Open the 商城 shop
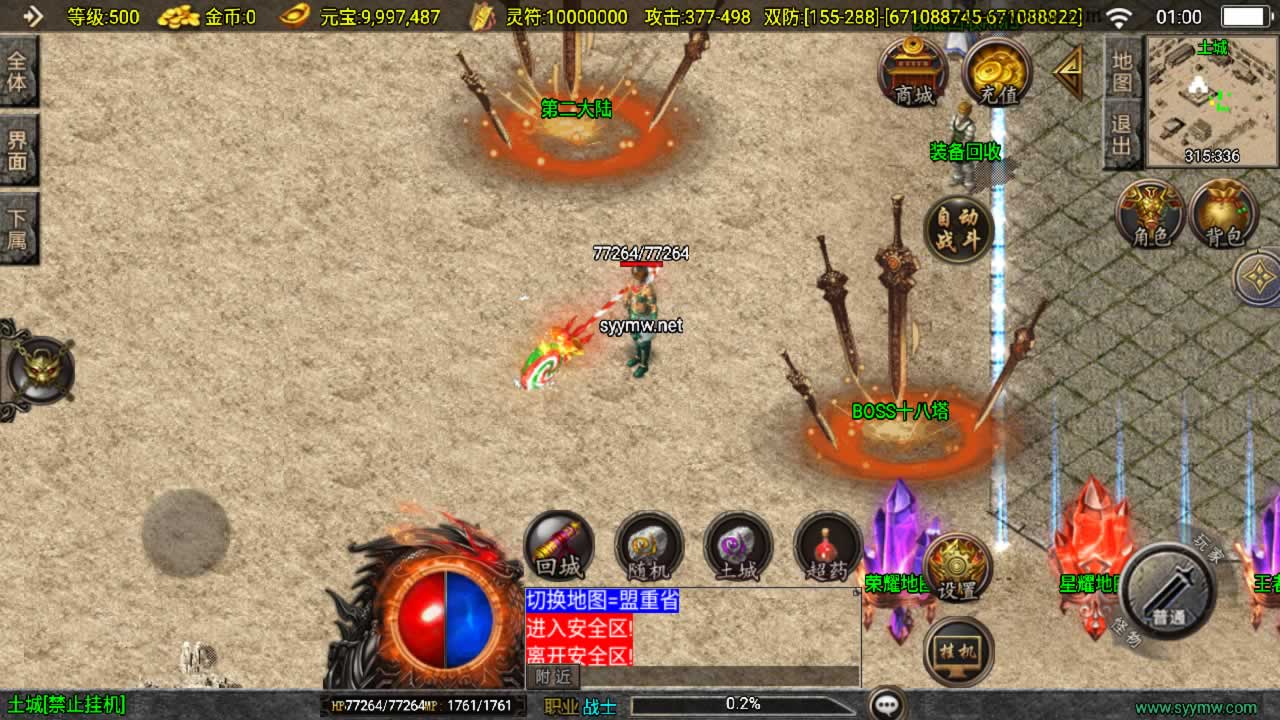Image resolution: width=1280 pixels, height=720 pixels. pos(912,71)
